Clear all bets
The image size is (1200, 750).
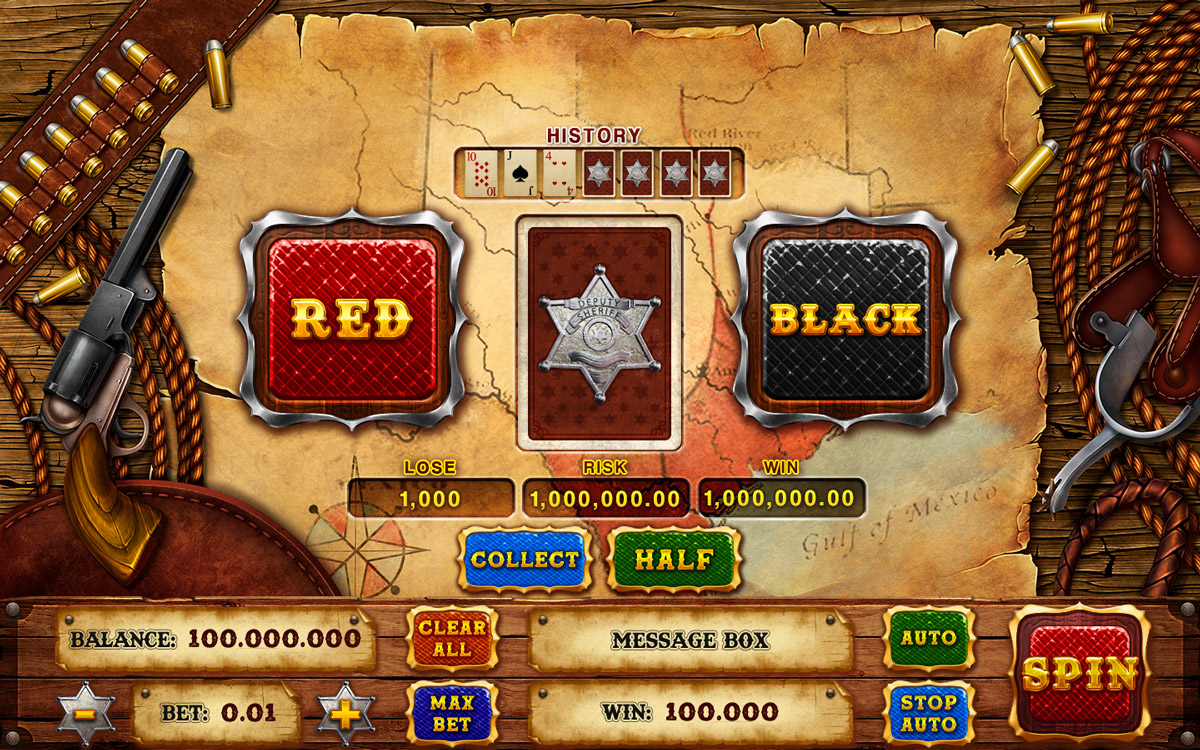452,638
